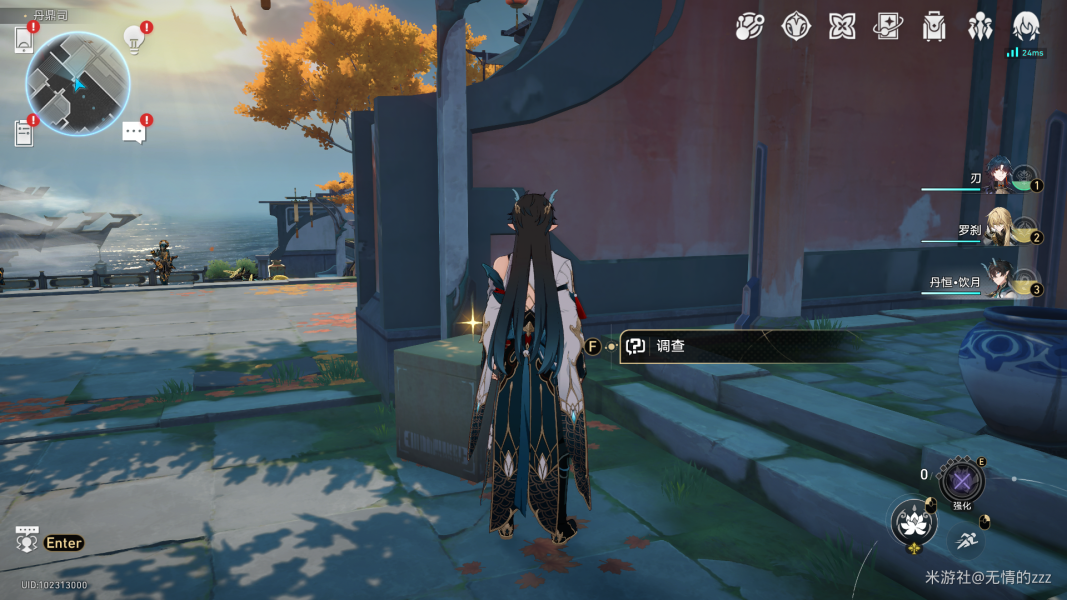Open the chat speech bubble icon
This screenshot has height=600, width=1067.
134,132
